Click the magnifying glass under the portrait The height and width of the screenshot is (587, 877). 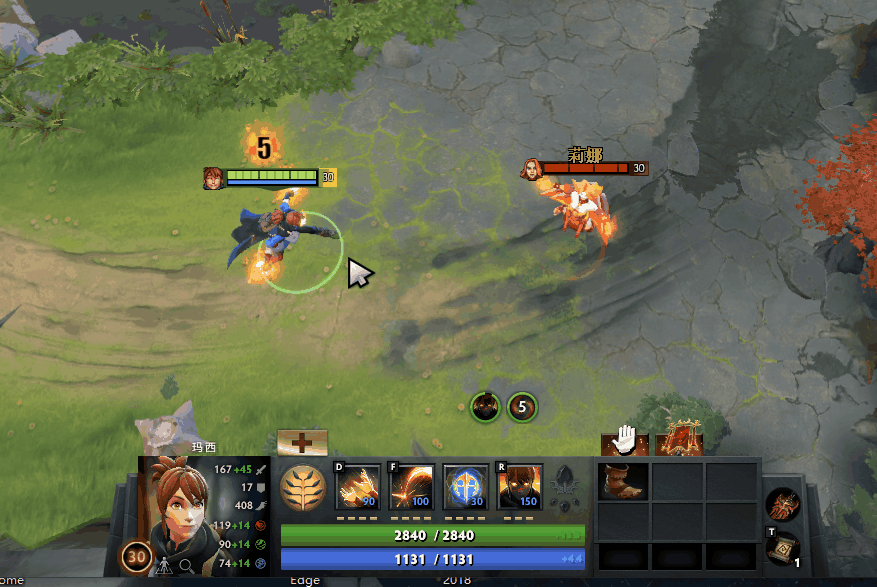[187, 566]
